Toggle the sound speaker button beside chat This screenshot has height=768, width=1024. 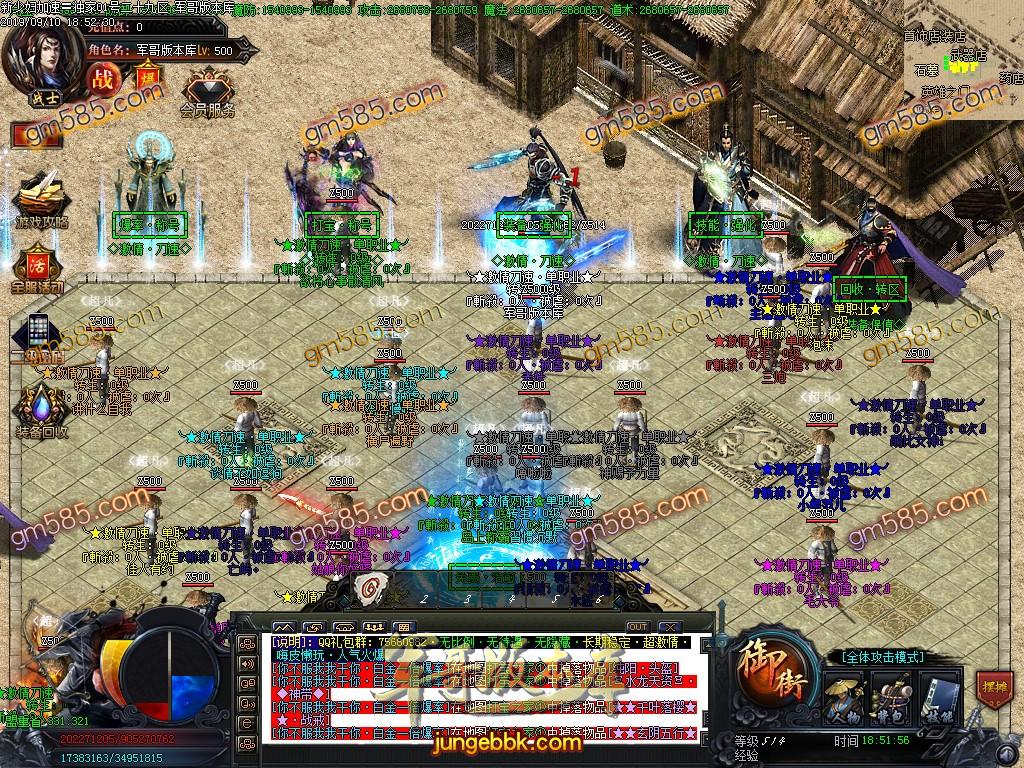[x=246, y=662]
